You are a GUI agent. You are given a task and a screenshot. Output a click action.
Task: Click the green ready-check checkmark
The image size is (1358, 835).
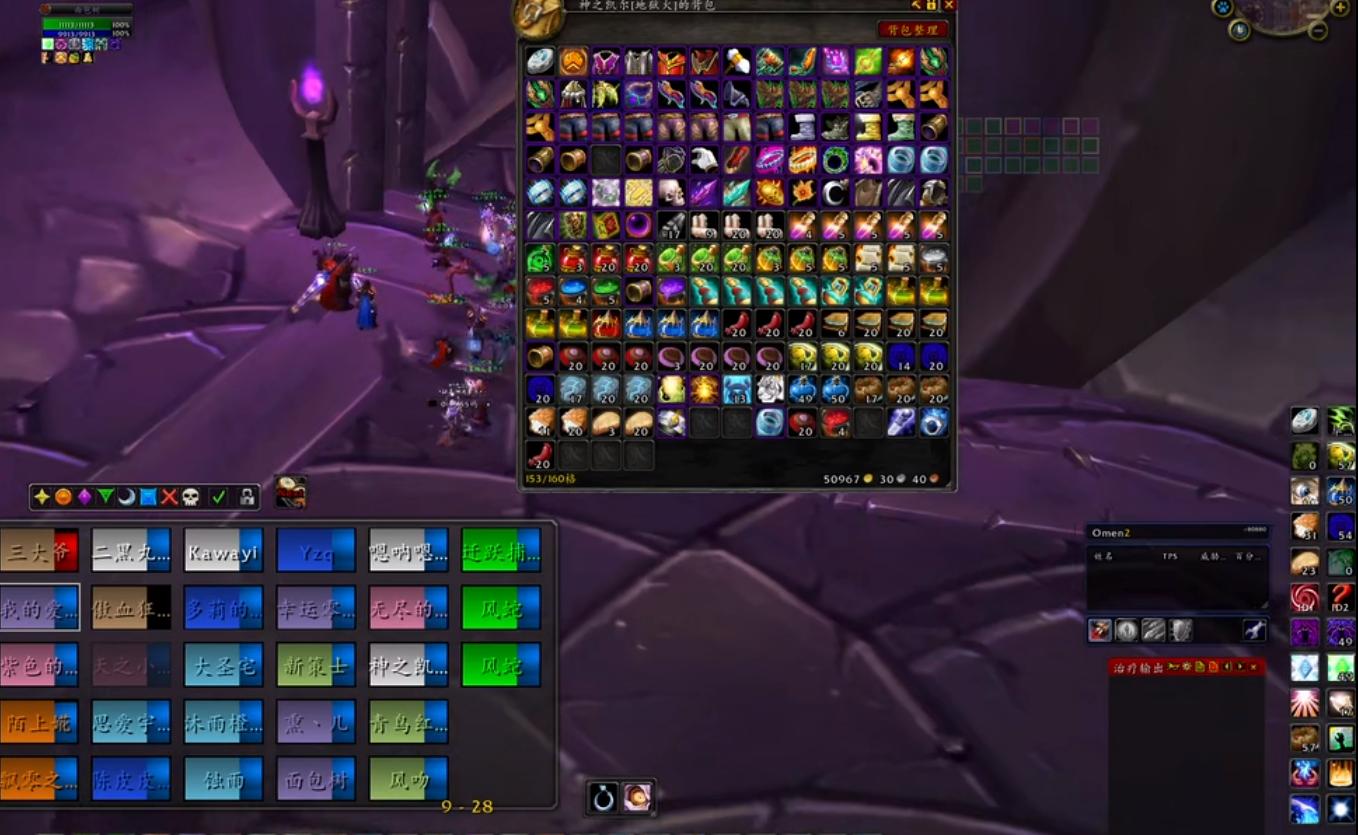coord(218,494)
